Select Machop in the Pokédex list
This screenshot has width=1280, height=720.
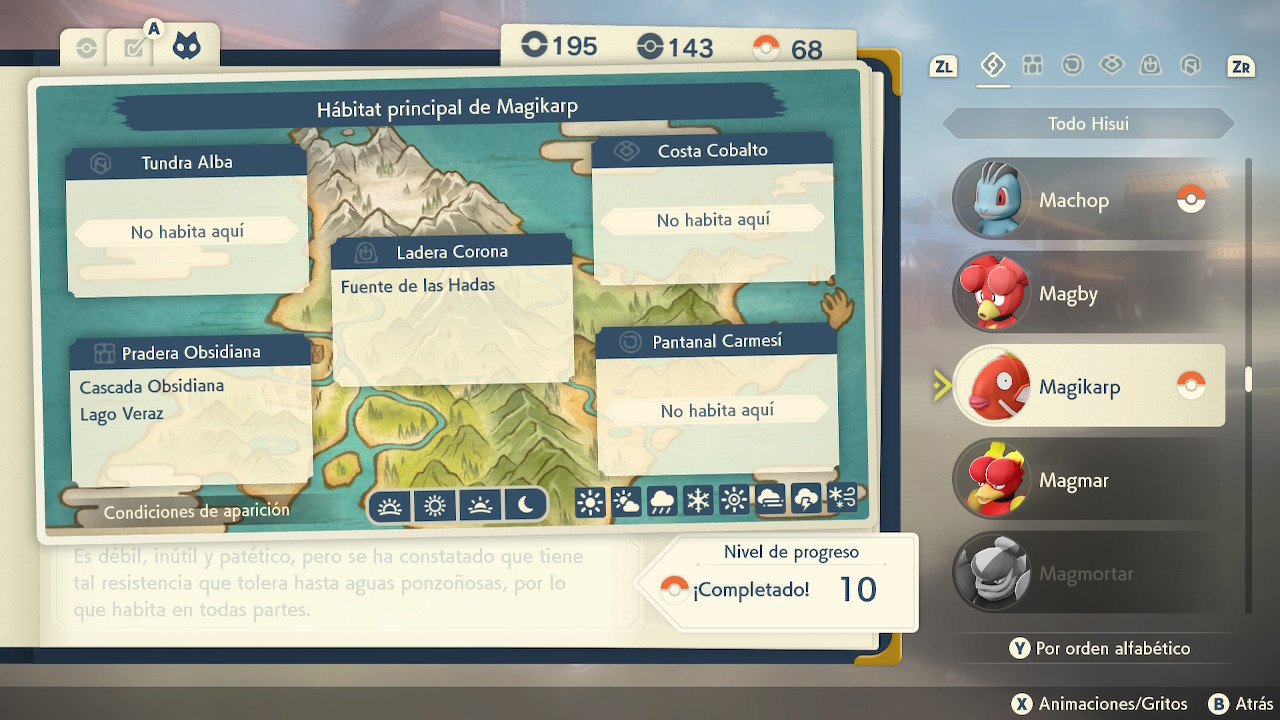(x=1088, y=200)
